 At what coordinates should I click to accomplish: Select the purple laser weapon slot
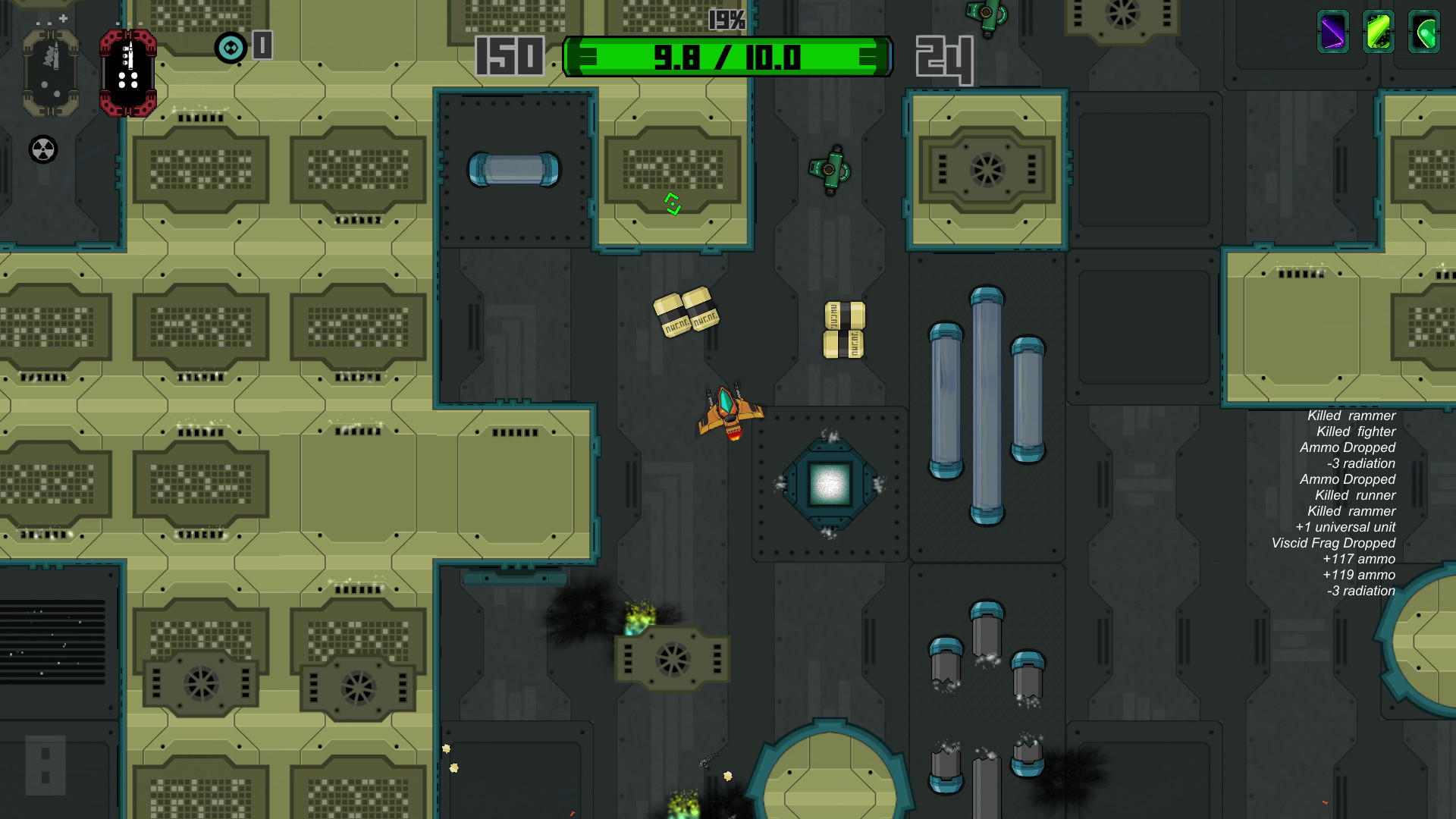[x=1334, y=33]
